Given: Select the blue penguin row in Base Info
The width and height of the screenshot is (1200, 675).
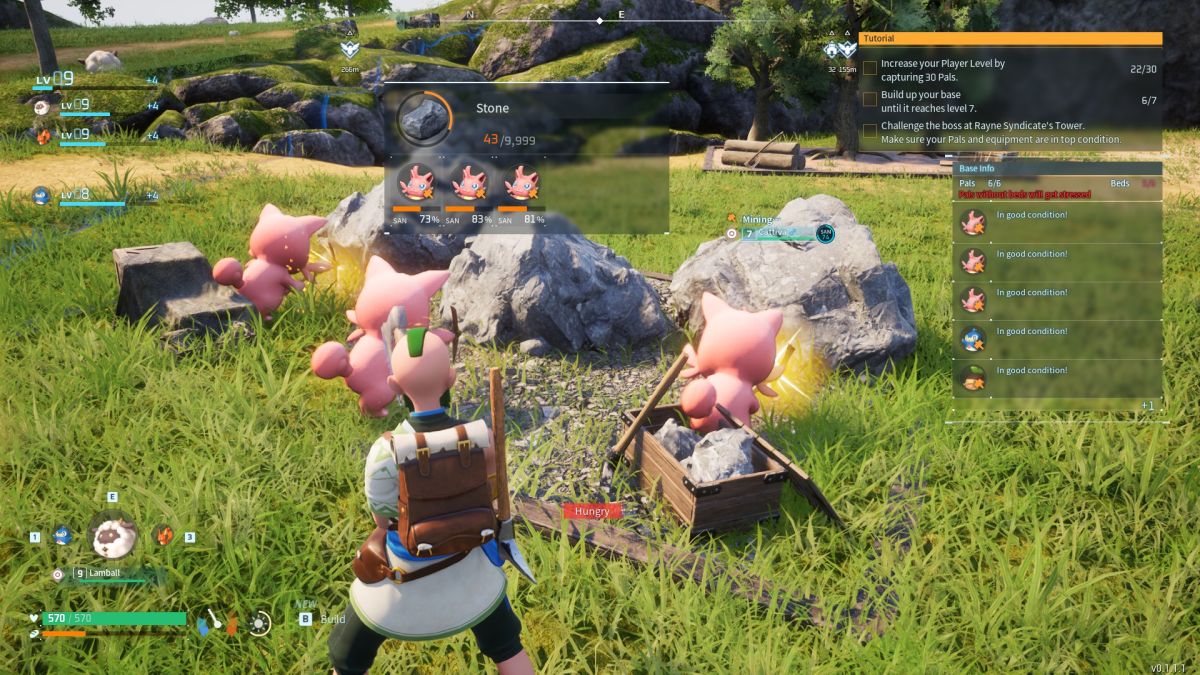Looking at the screenshot, I should [1057, 339].
